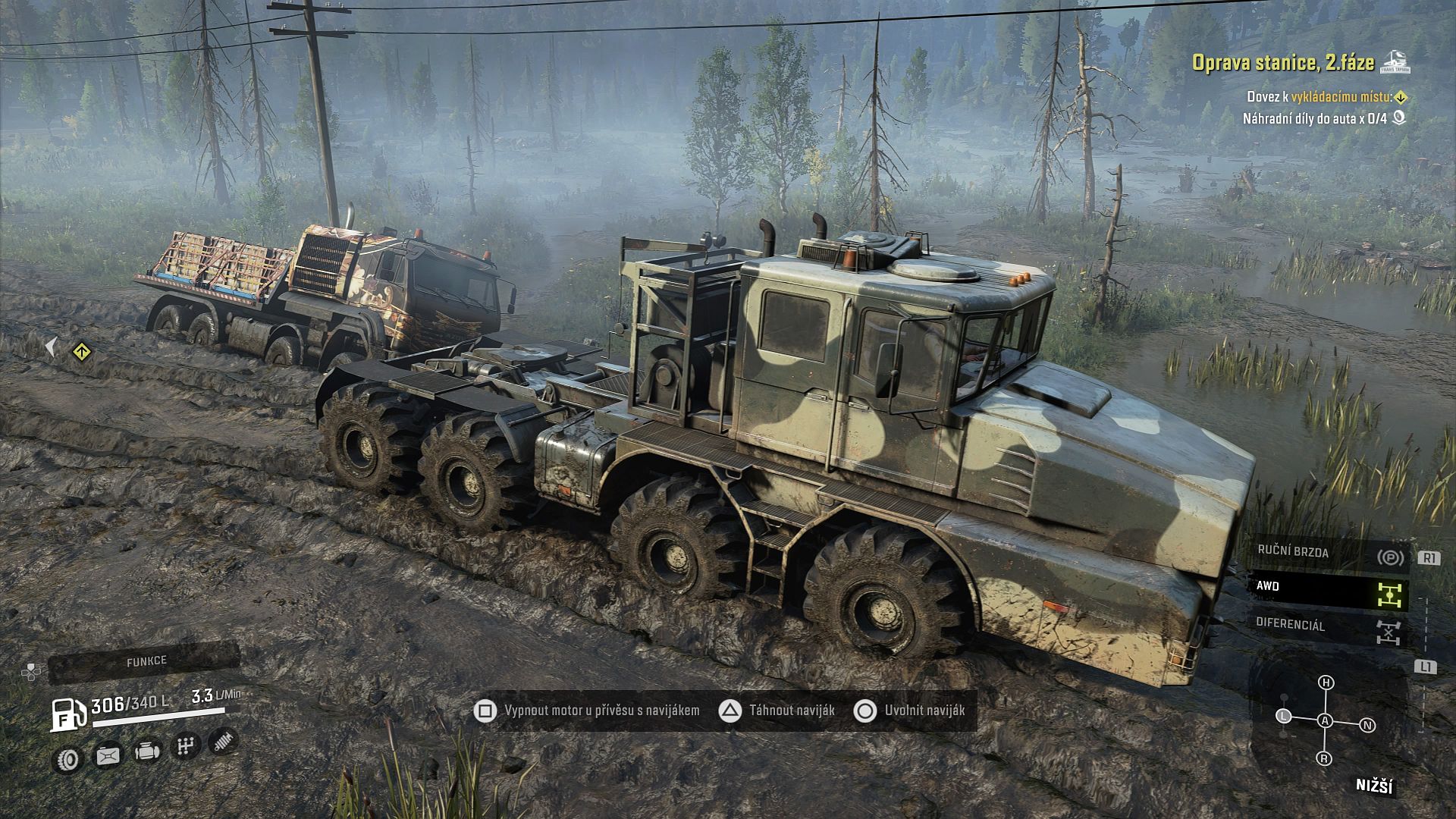Select the L low gear node

[1283, 716]
